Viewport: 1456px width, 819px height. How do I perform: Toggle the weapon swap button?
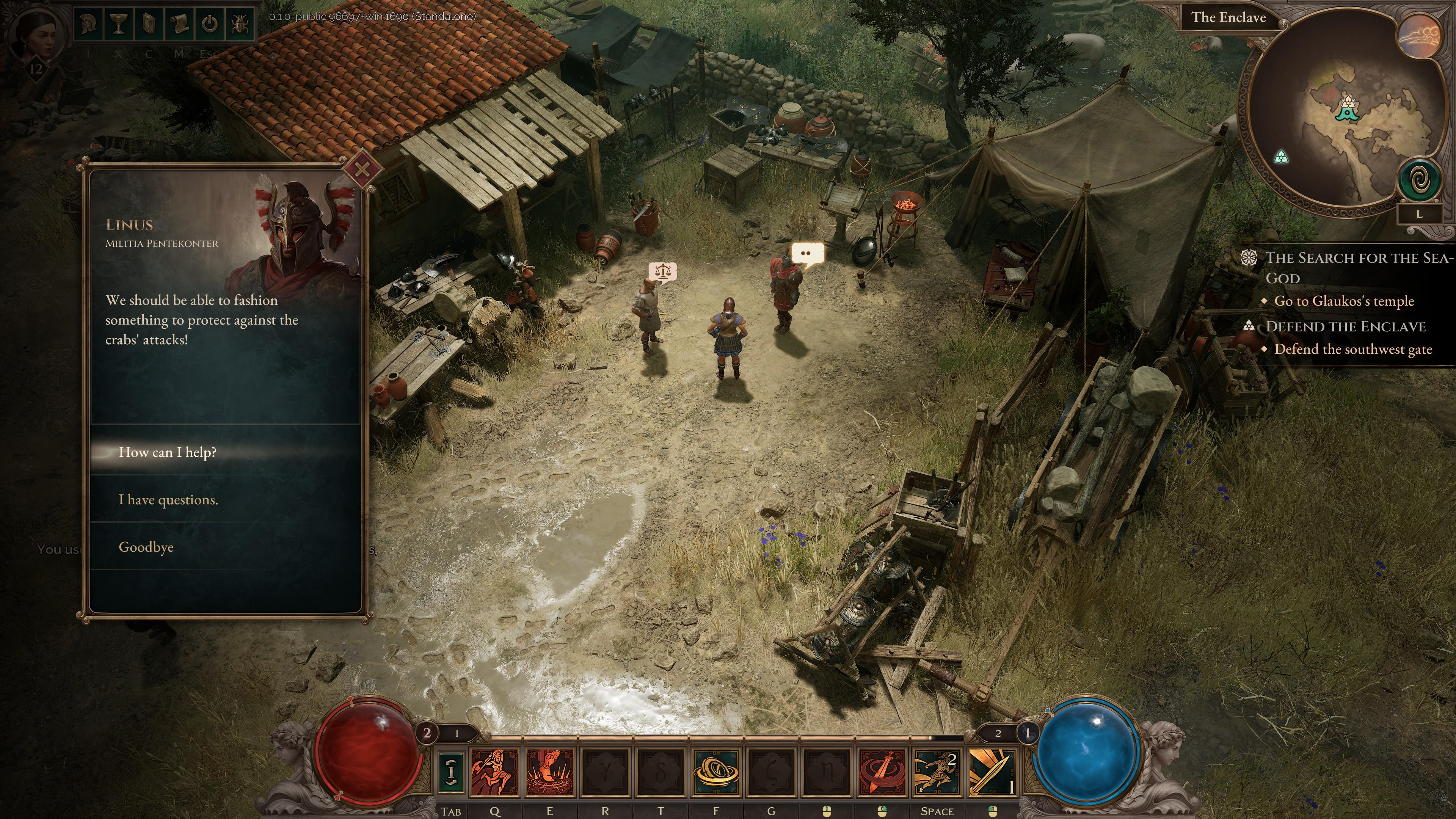coord(451,772)
